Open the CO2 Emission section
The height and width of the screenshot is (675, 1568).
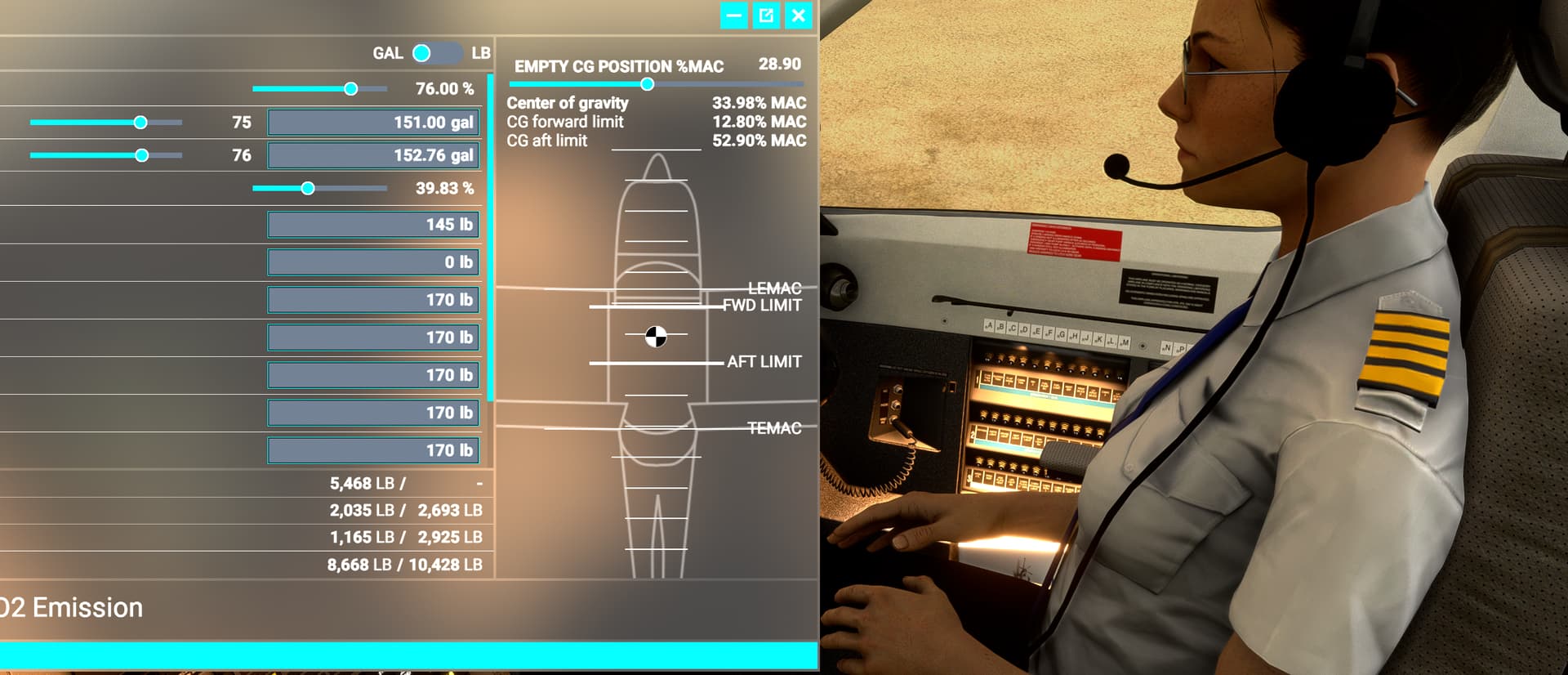(x=72, y=608)
